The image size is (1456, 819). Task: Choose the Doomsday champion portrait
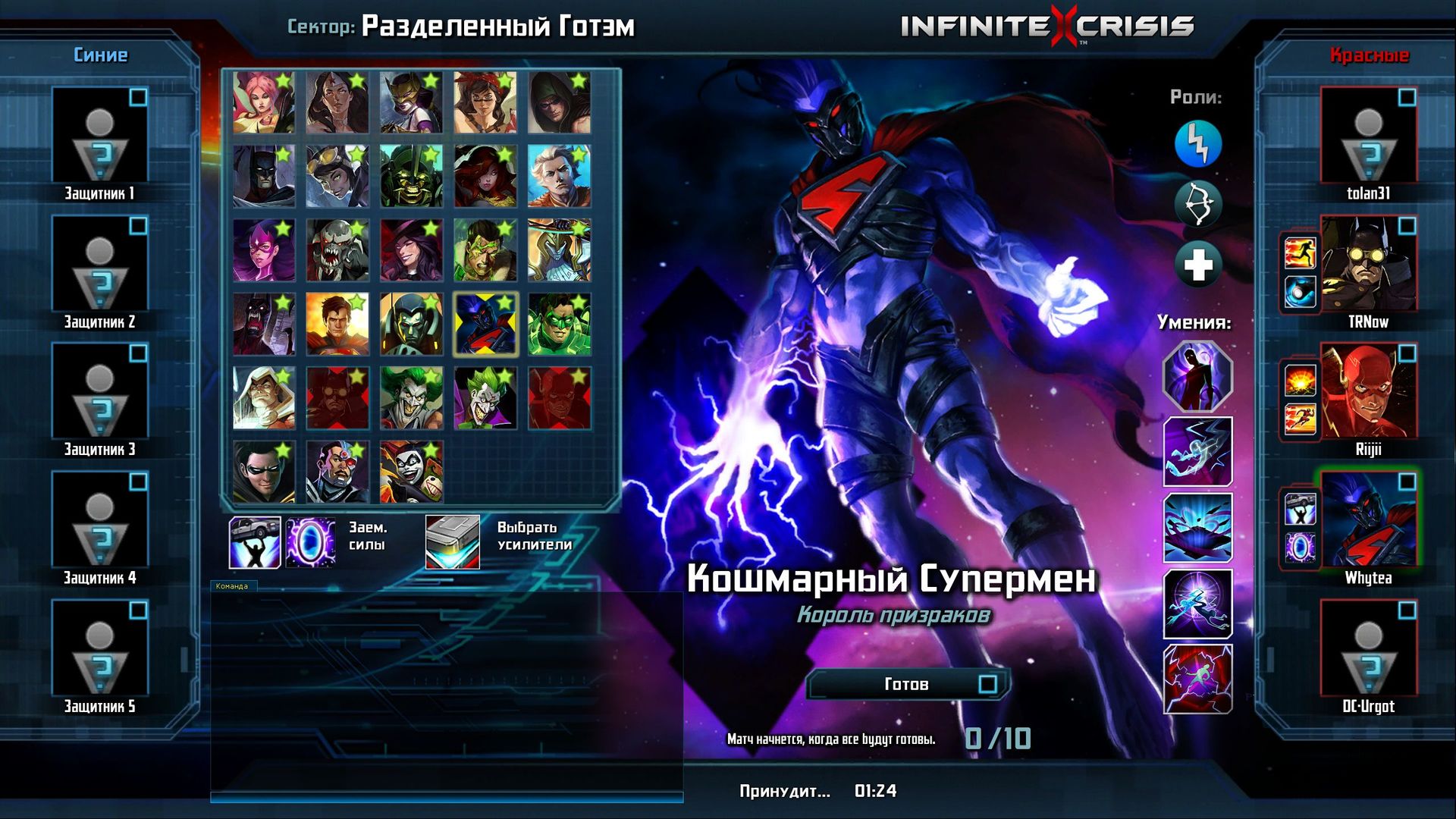tap(337, 251)
